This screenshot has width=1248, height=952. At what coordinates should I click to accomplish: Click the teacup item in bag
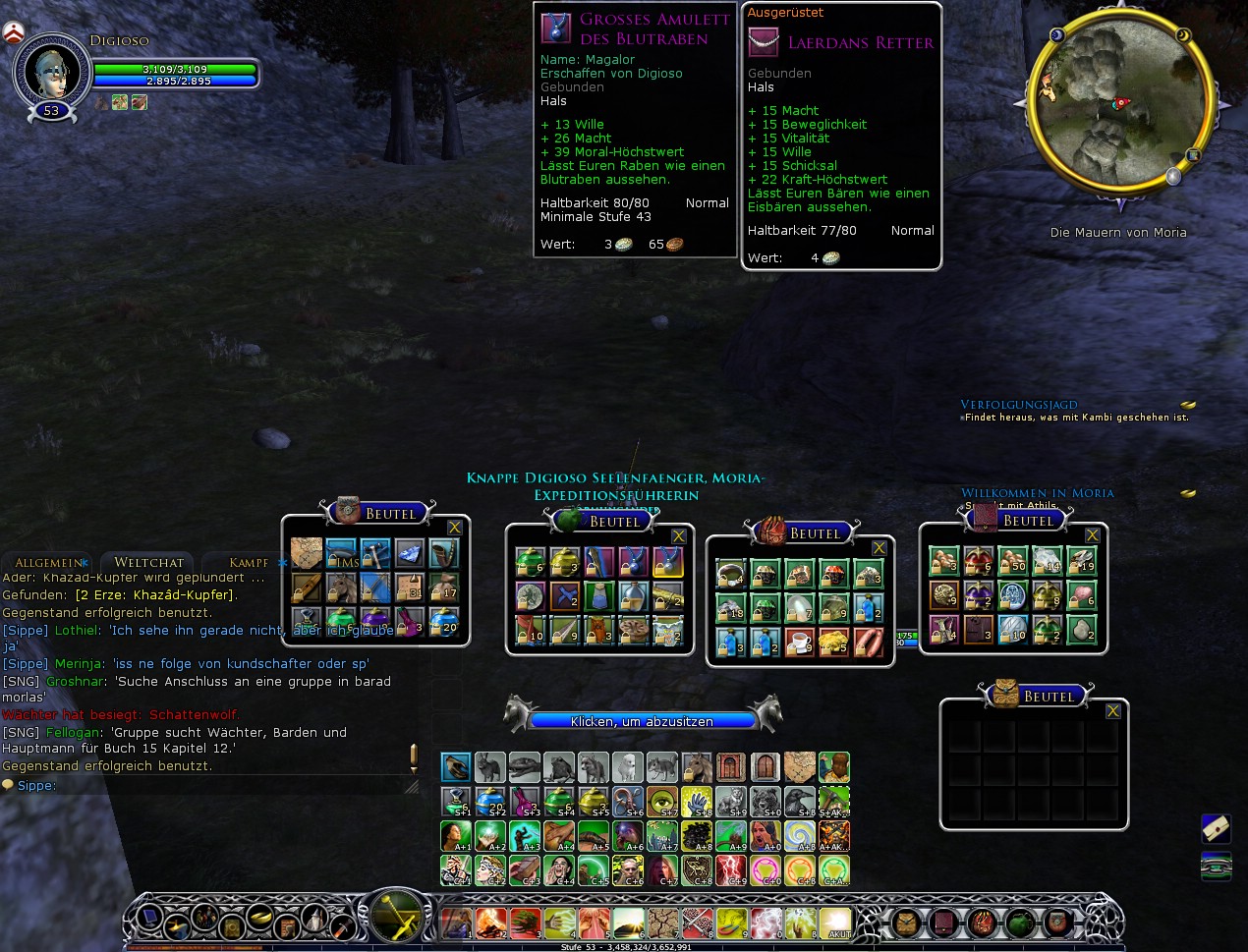(x=800, y=643)
